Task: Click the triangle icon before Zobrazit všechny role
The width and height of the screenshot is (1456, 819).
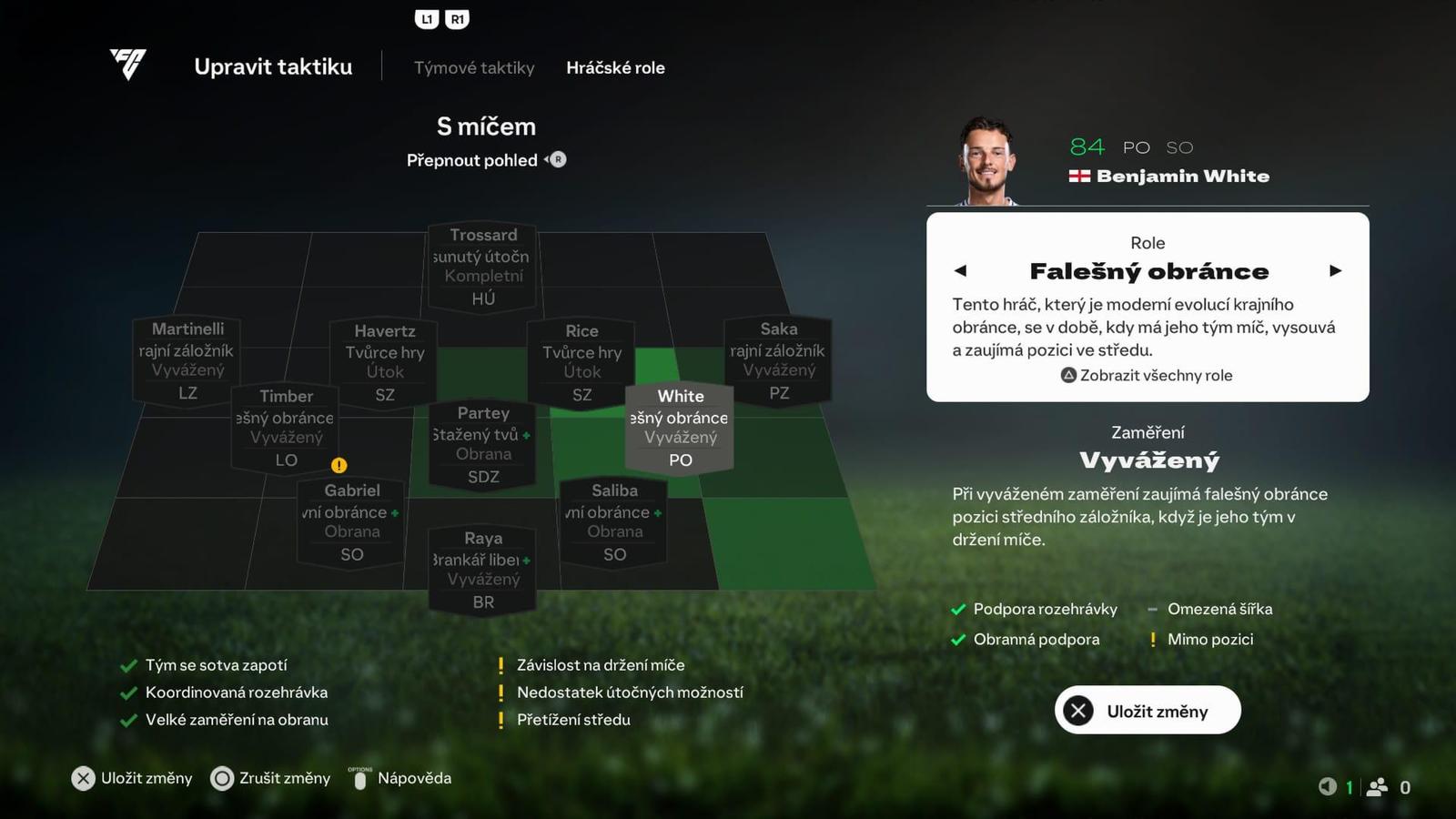Action: coord(1067,375)
